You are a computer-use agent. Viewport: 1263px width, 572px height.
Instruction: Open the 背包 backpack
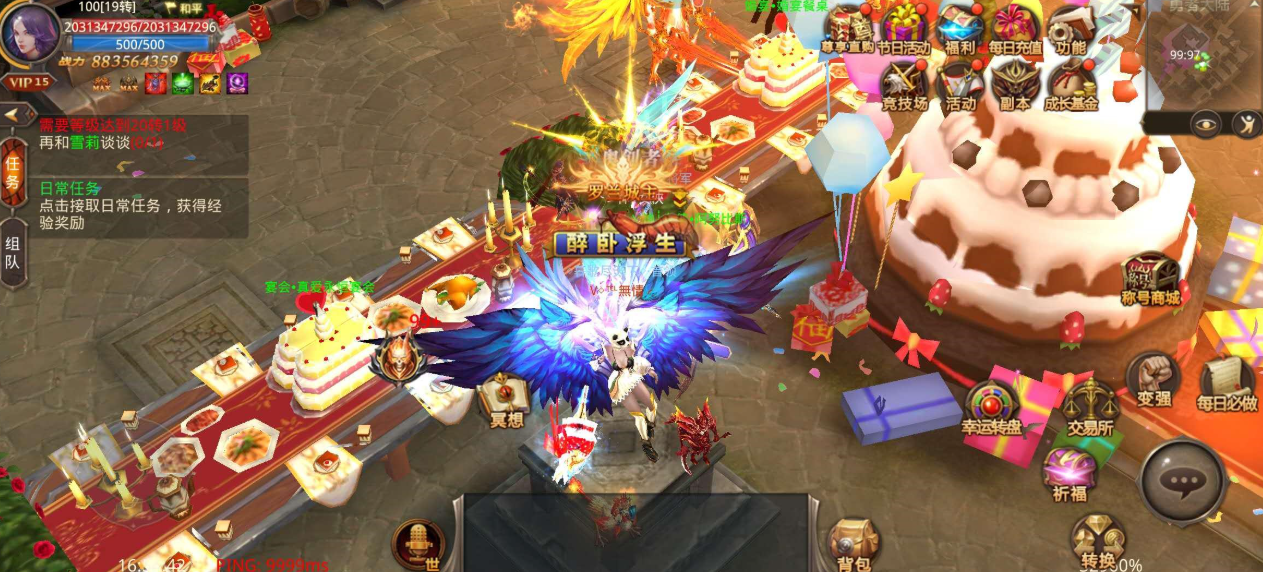853,543
